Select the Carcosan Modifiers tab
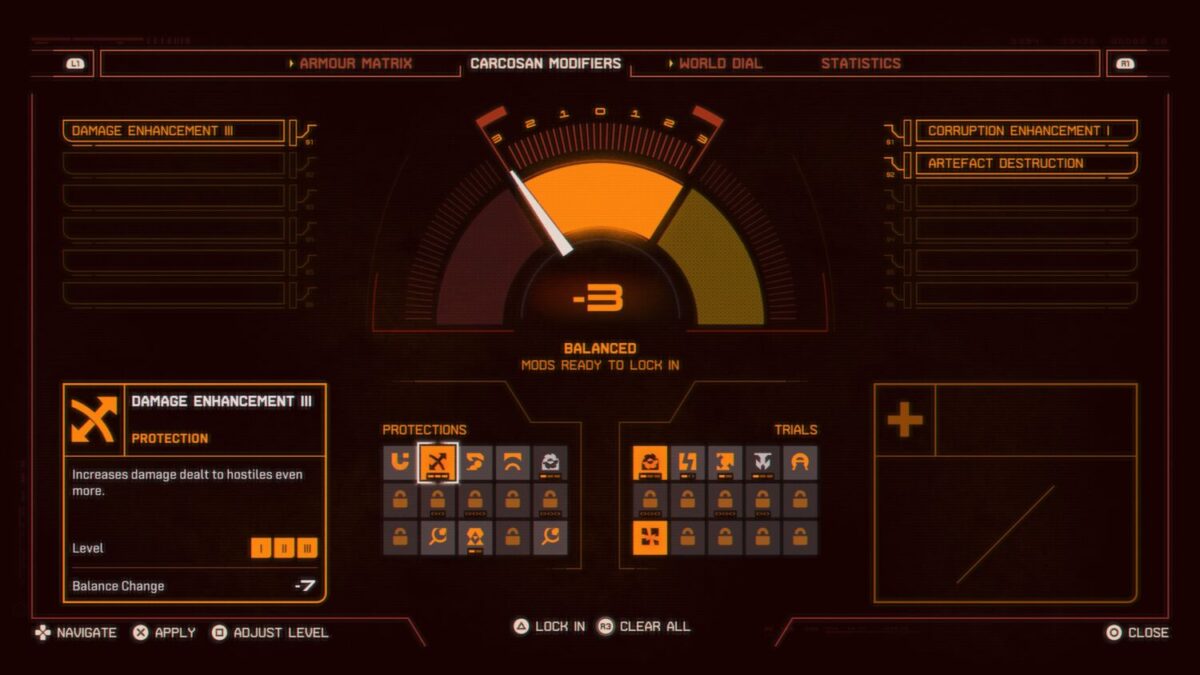This screenshot has width=1200, height=675. pyautogui.click(x=546, y=63)
